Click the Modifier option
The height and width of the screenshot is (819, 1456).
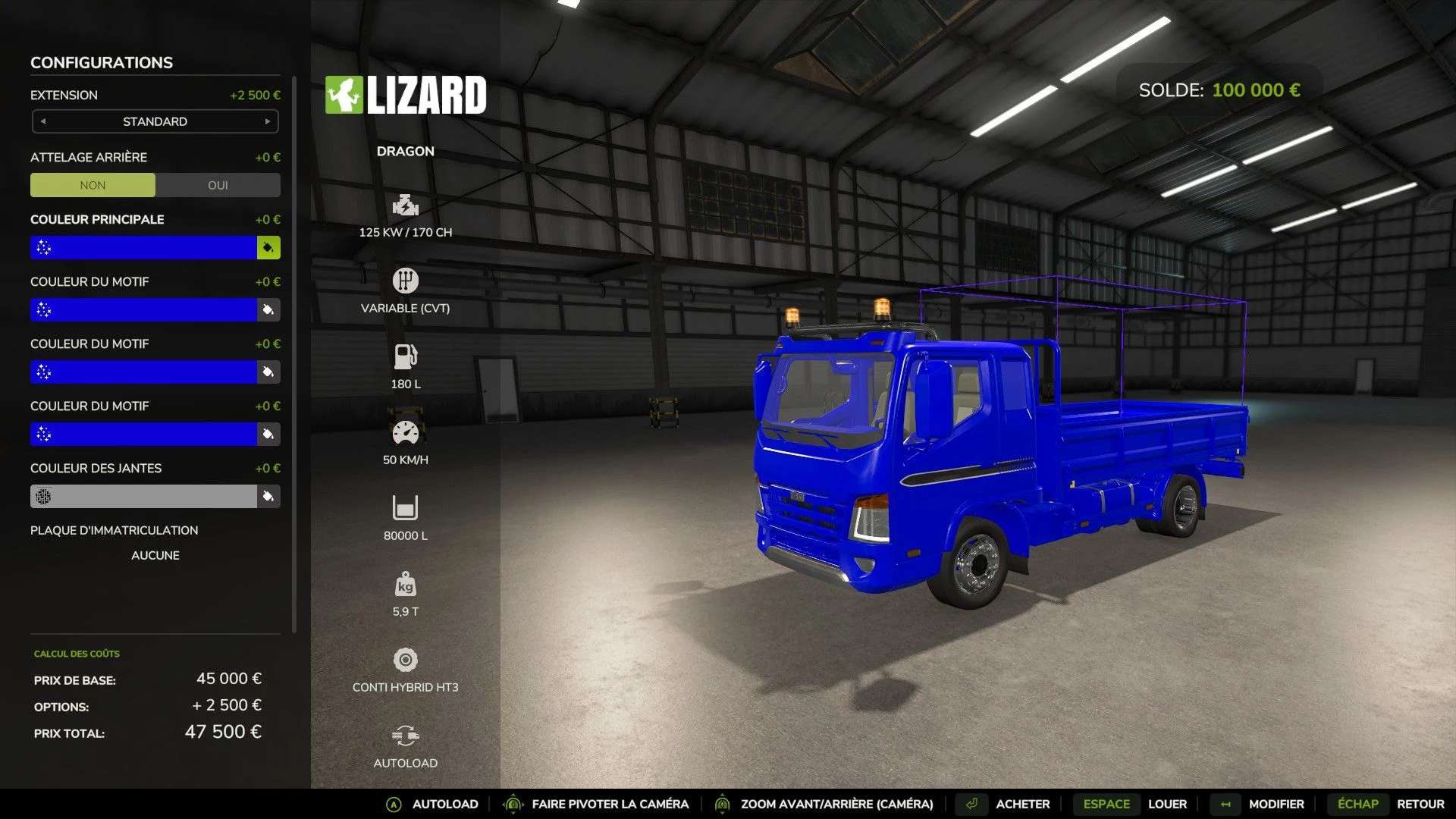point(1276,804)
